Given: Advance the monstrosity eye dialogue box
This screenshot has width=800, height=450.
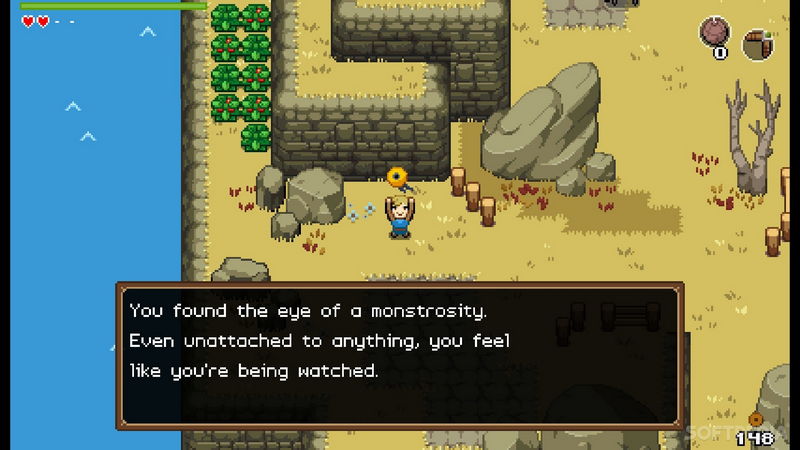Looking at the screenshot, I should point(400,356).
